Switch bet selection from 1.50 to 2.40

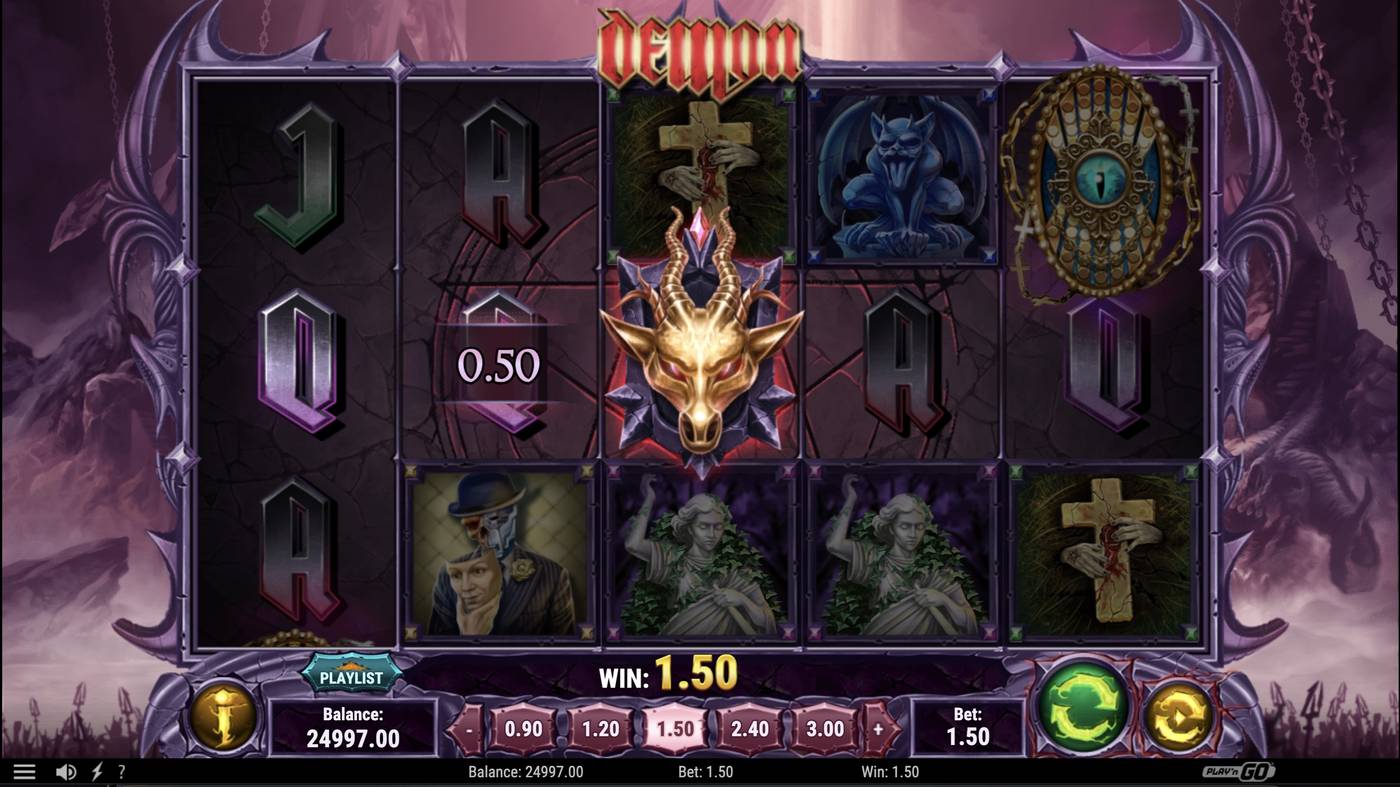click(750, 730)
